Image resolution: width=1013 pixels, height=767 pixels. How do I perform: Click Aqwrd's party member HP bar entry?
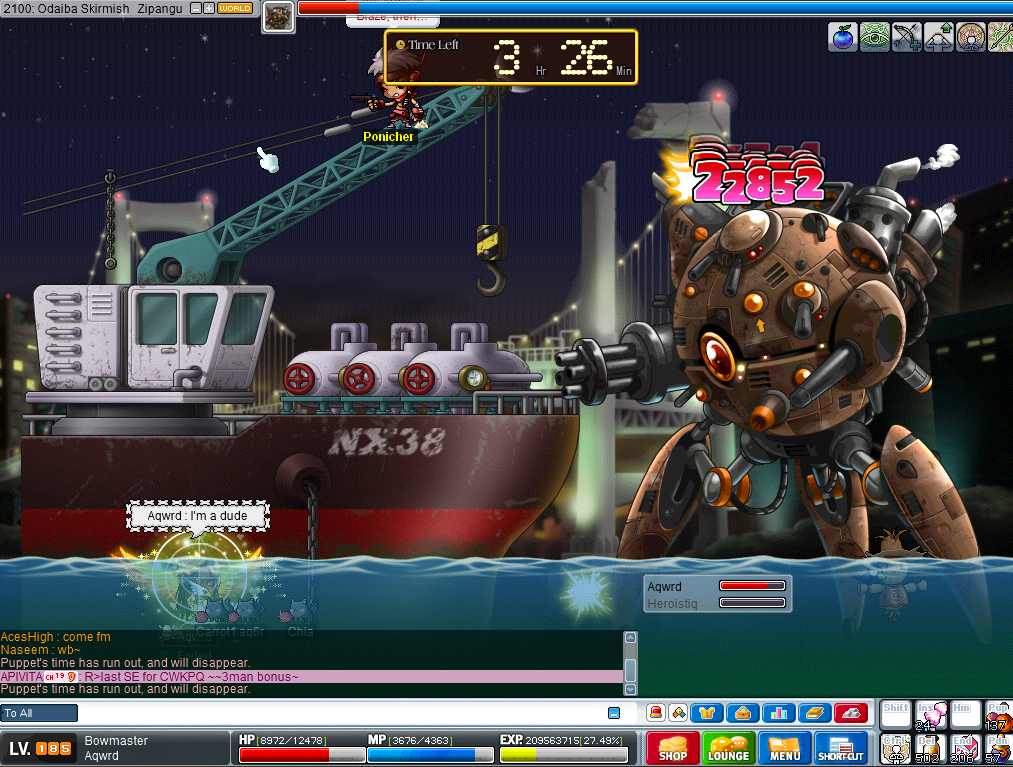click(x=715, y=586)
